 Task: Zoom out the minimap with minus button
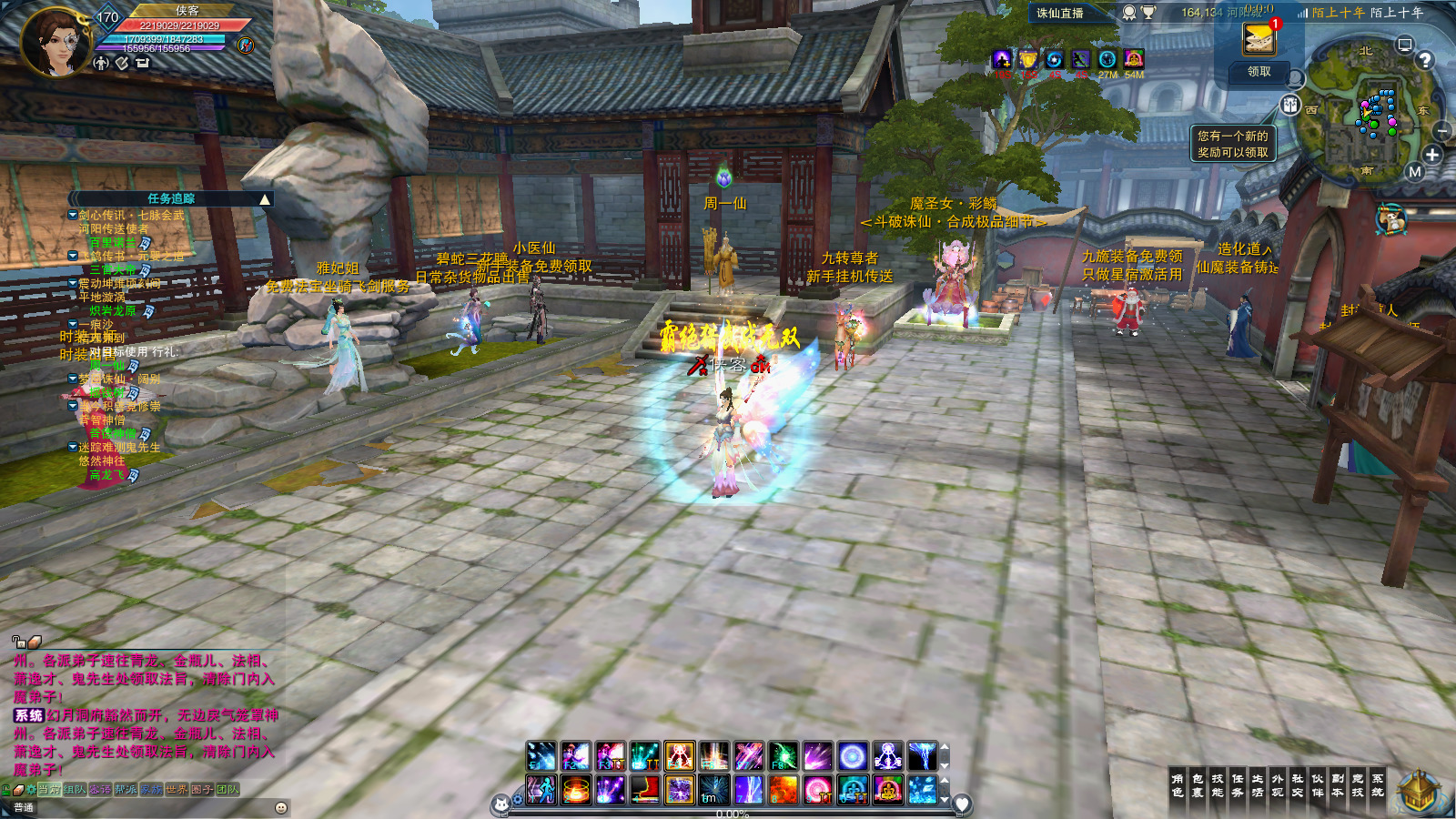click(1443, 133)
